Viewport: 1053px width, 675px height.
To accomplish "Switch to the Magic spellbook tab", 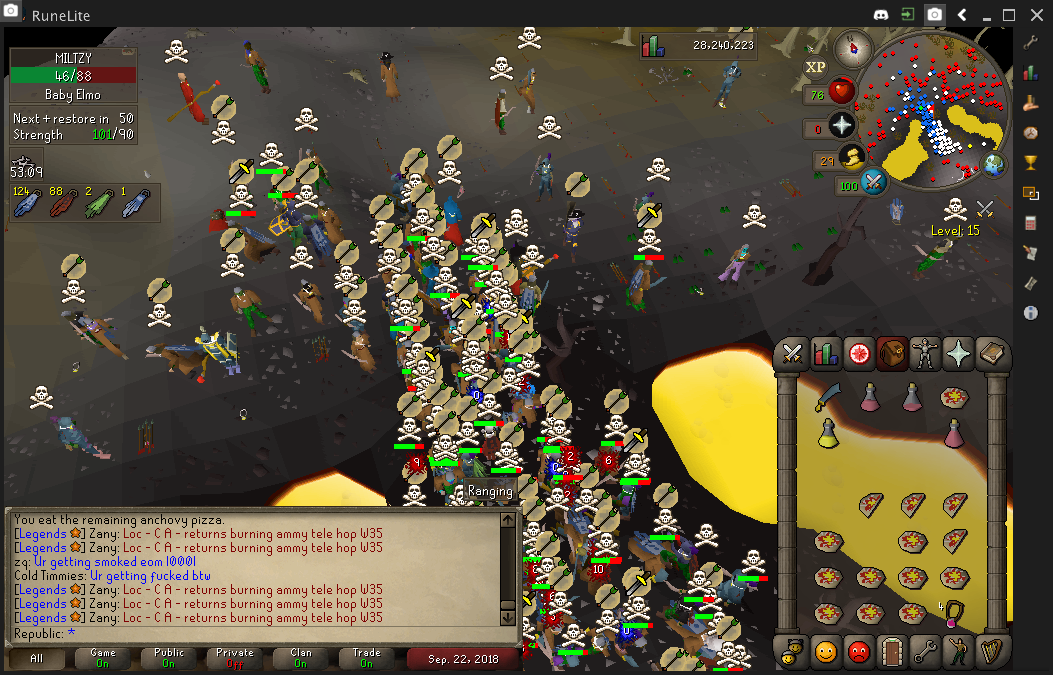I will (991, 354).
